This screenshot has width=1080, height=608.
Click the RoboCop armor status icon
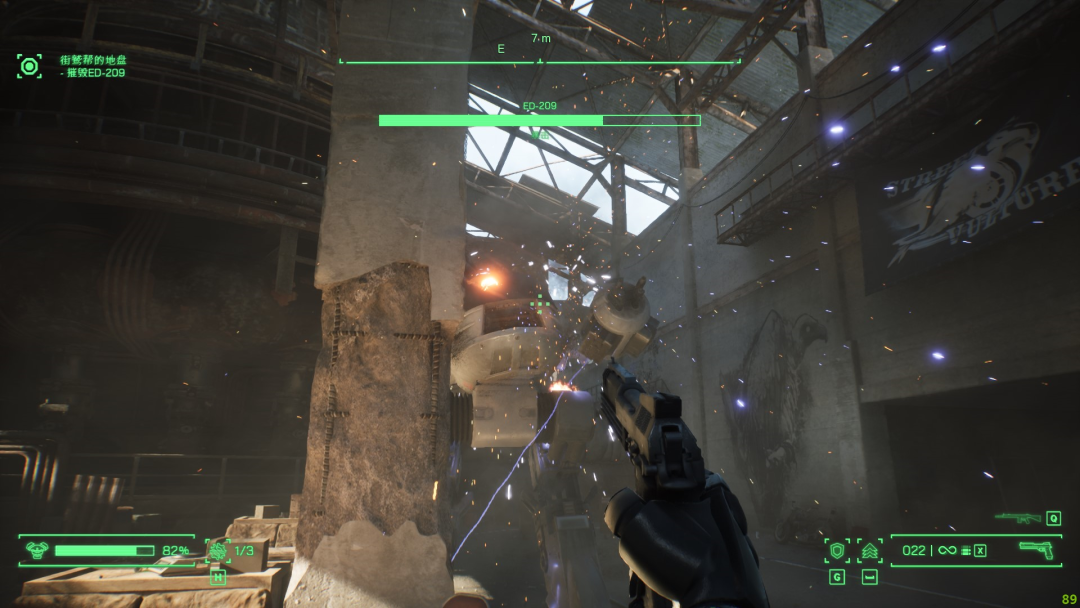[37, 550]
